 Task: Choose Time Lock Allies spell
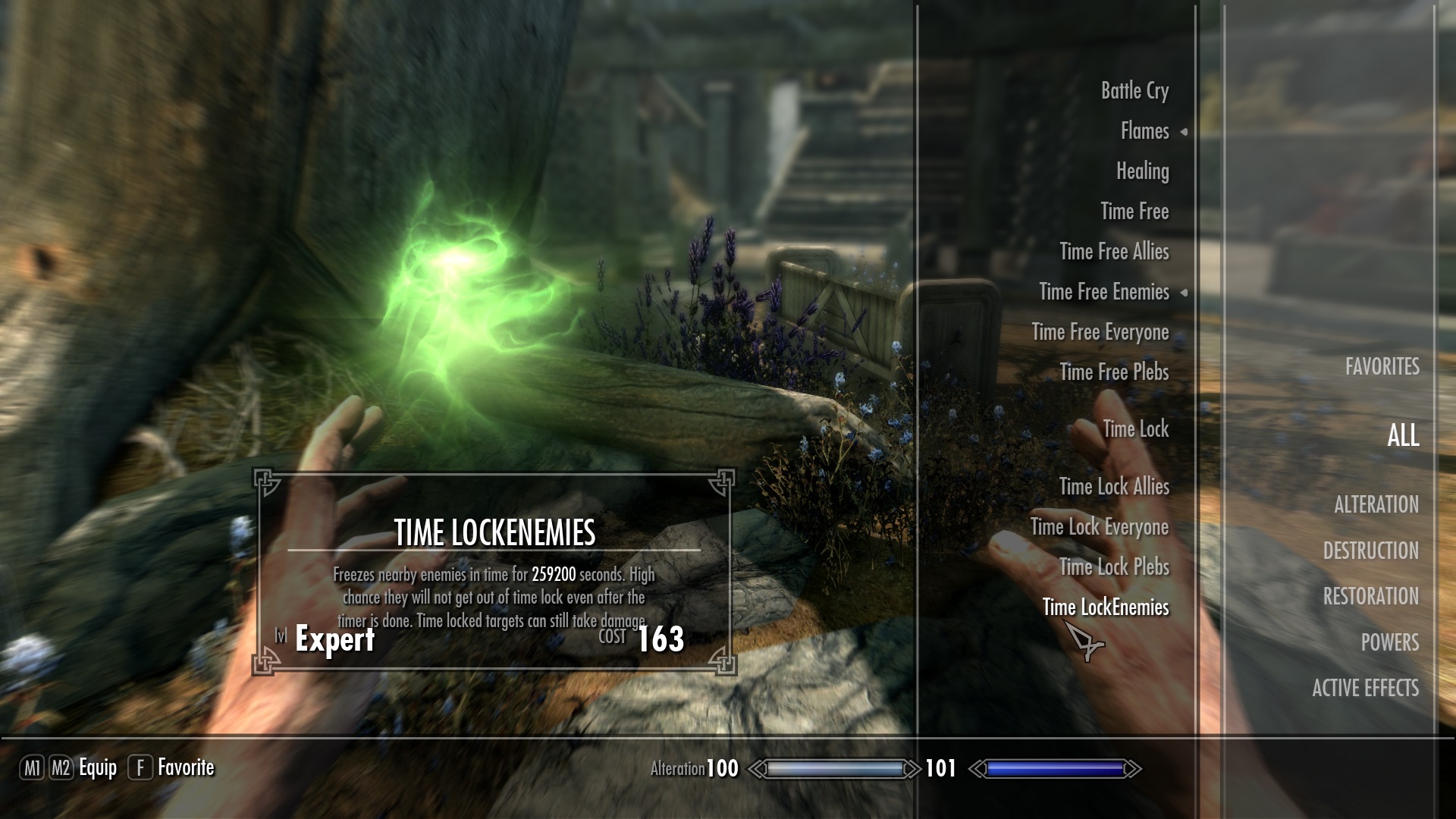1114,487
